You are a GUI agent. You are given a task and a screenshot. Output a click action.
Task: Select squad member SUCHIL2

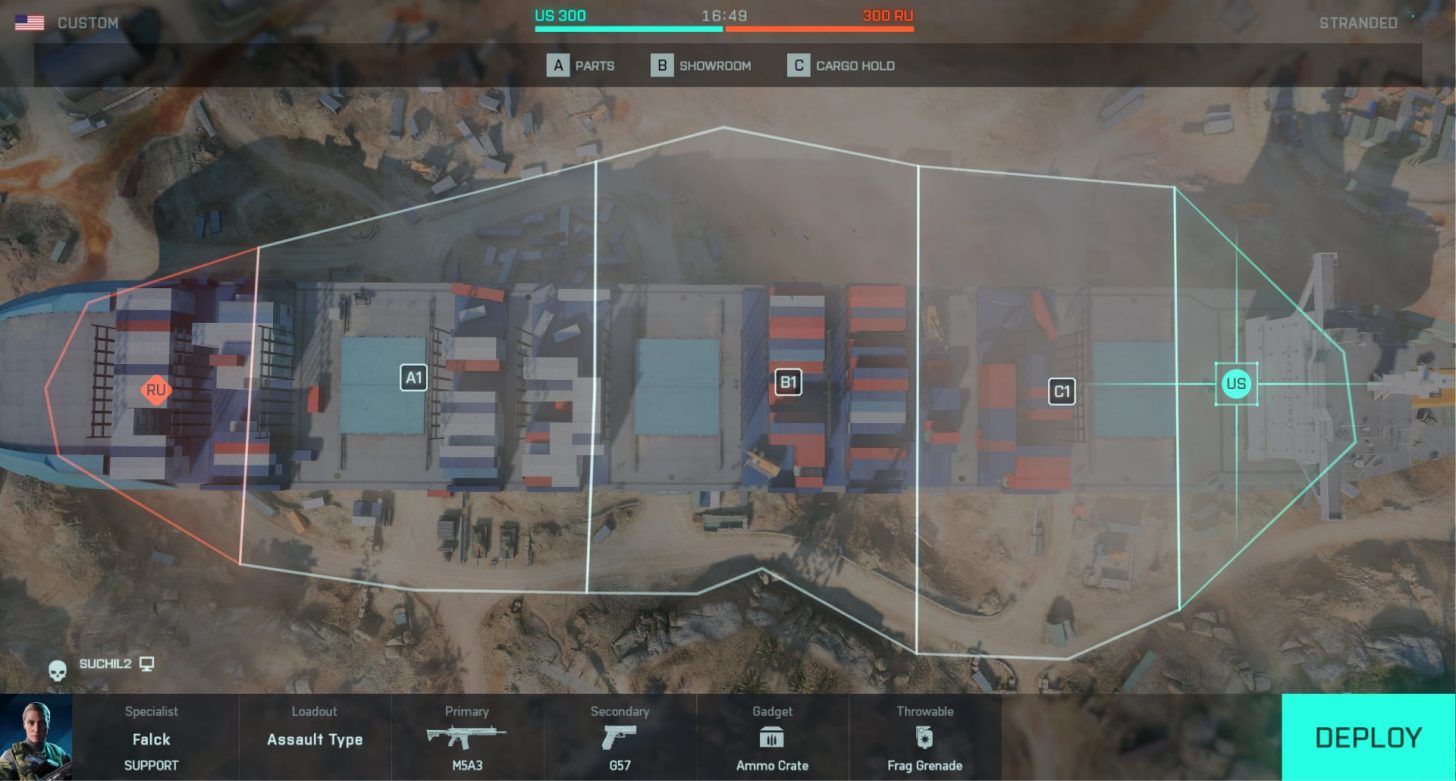[105, 664]
